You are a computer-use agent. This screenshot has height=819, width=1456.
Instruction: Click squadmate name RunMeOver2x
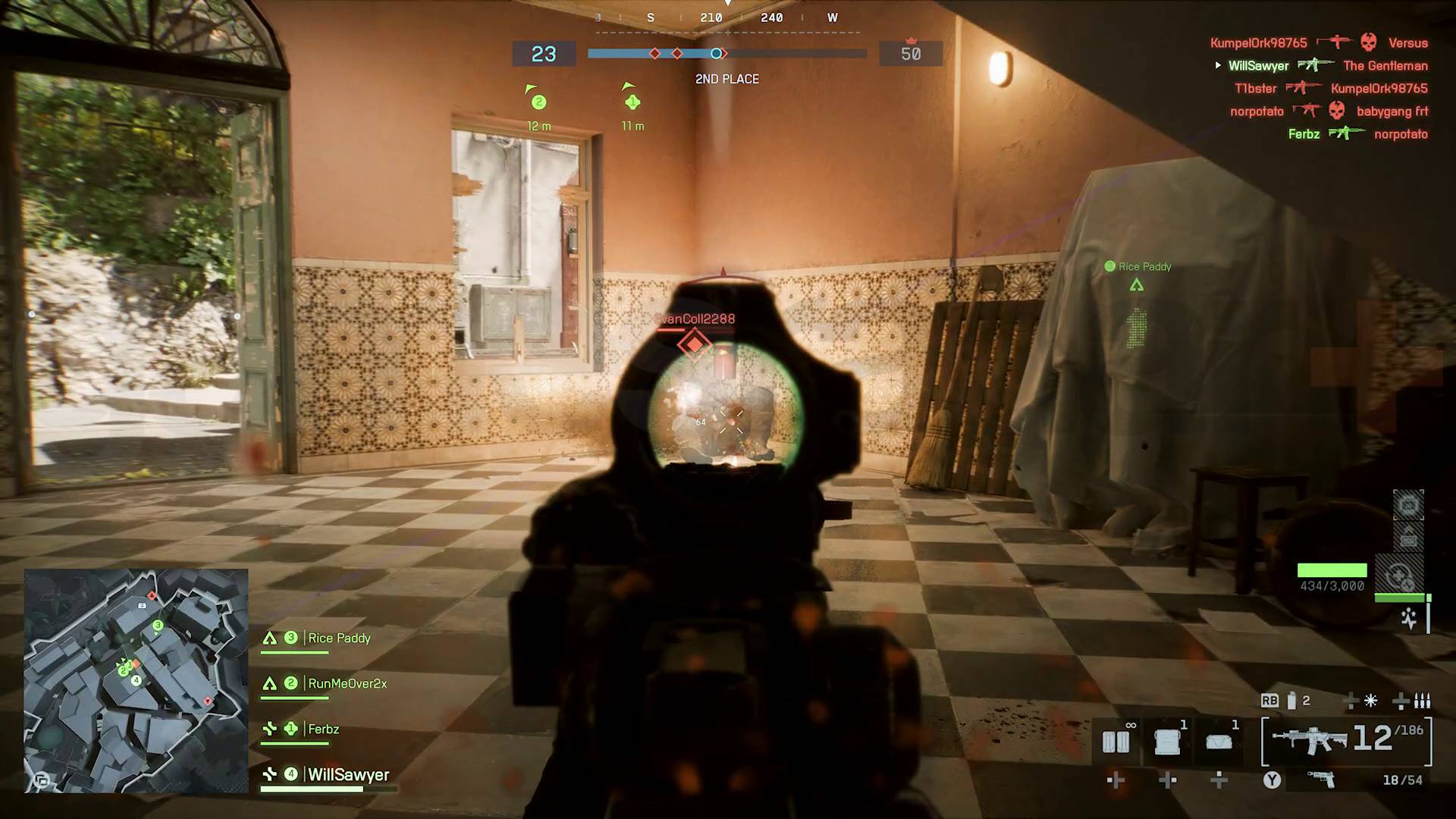click(347, 683)
